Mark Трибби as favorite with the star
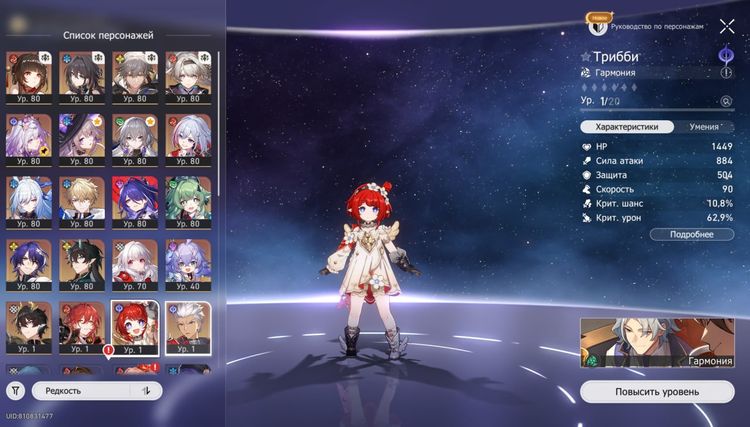 [586, 56]
